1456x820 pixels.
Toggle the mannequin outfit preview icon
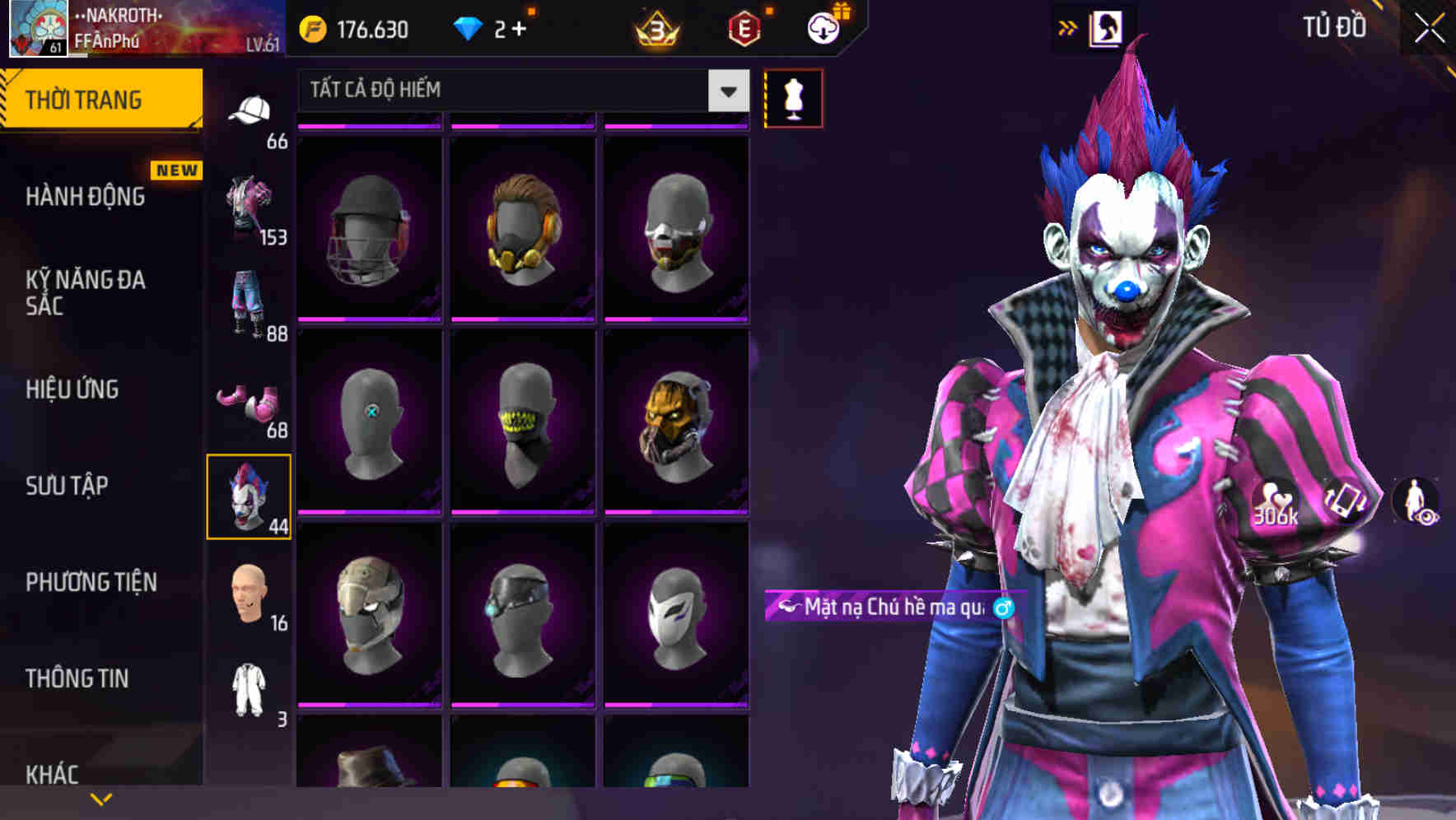click(792, 96)
